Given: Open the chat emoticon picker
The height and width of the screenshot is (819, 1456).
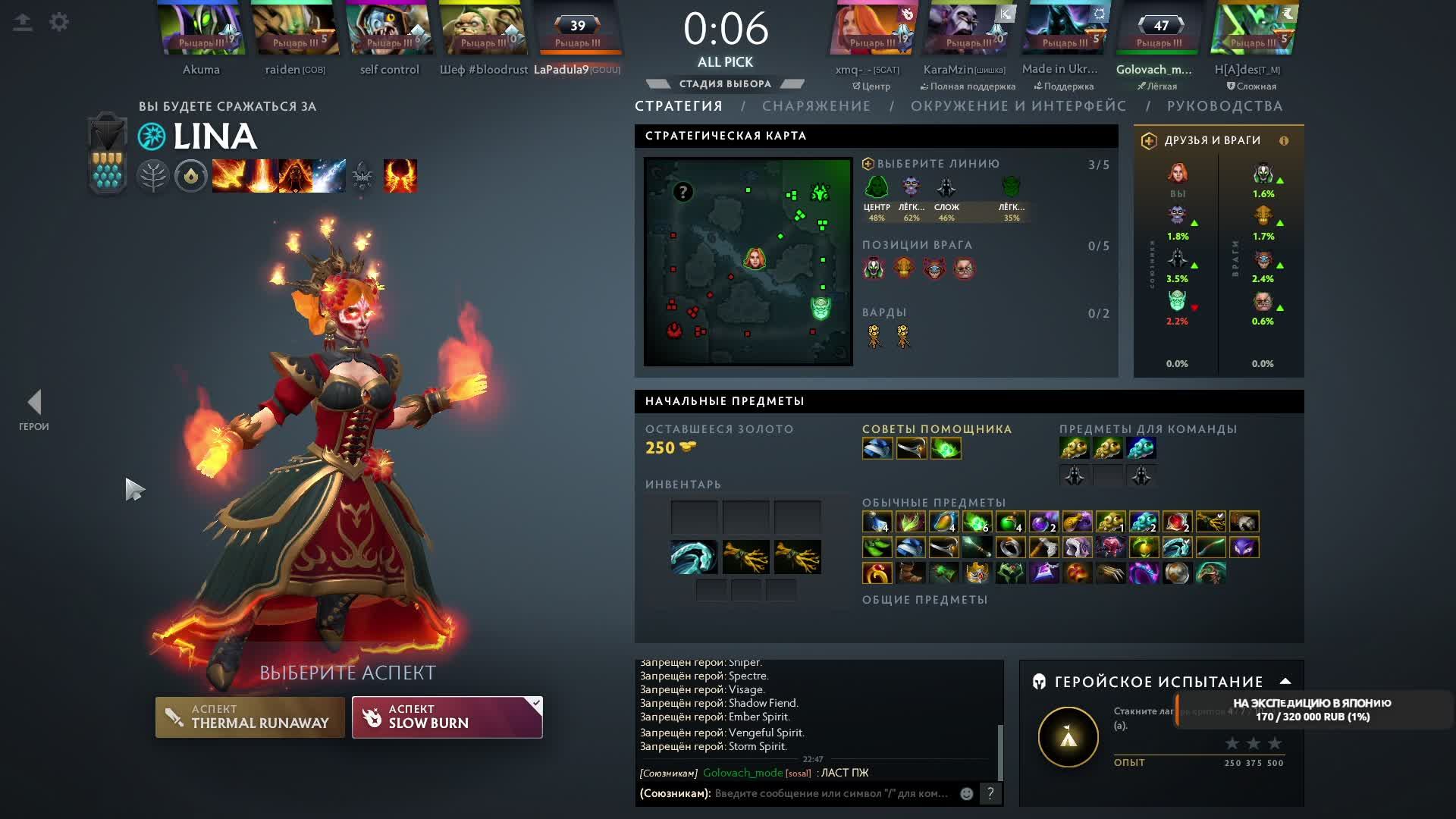Looking at the screenshot, I should click(x=966, y=793).
